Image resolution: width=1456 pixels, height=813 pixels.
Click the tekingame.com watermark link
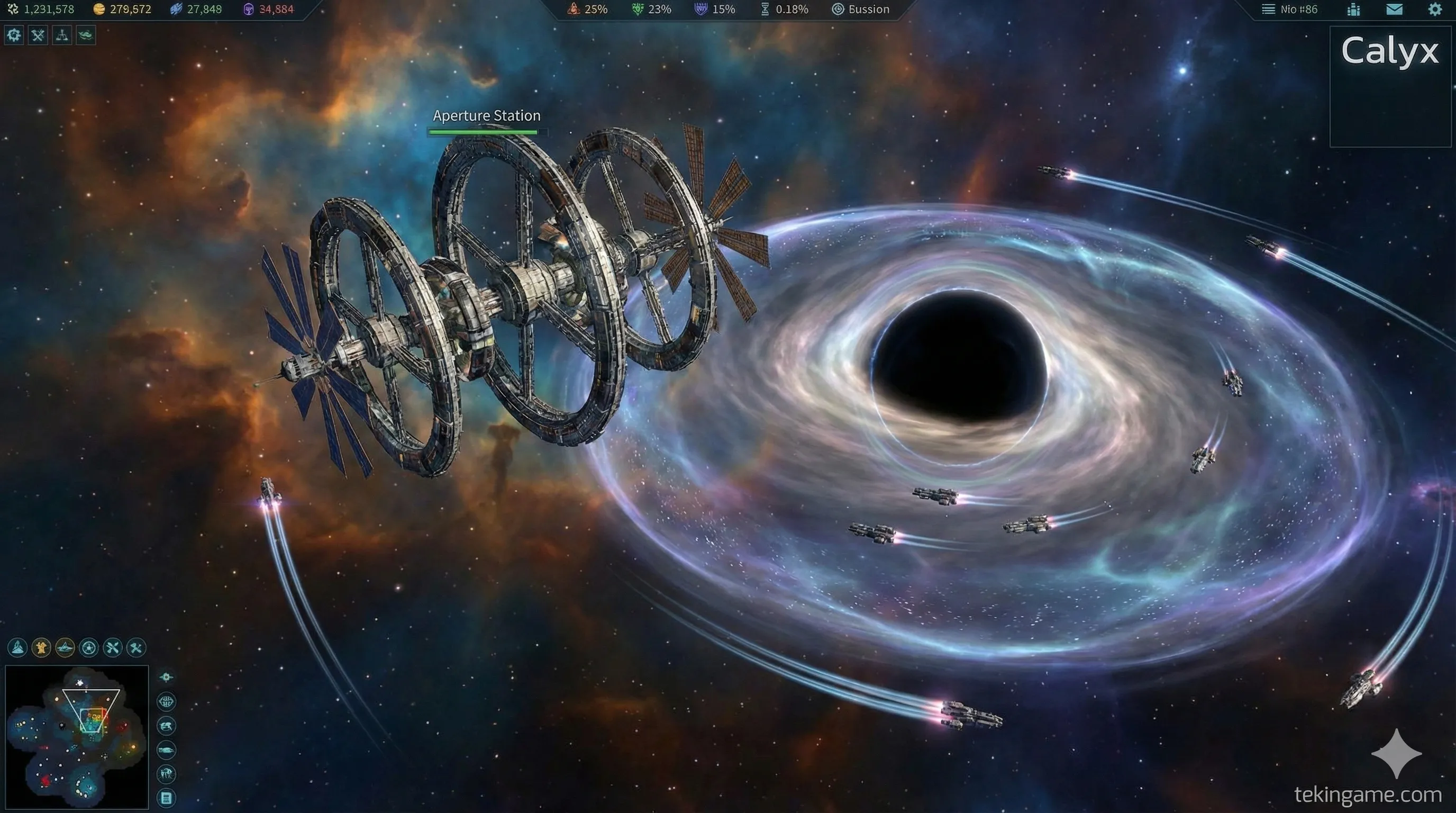click(1367, 795)
